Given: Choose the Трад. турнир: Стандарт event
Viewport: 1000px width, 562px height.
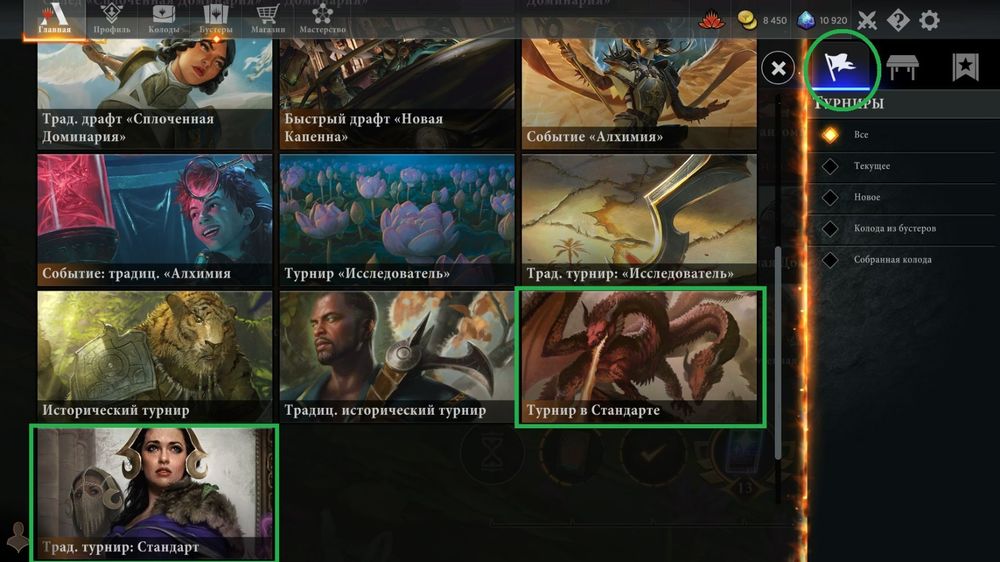Looking at the screenshot, I should 154,492.
